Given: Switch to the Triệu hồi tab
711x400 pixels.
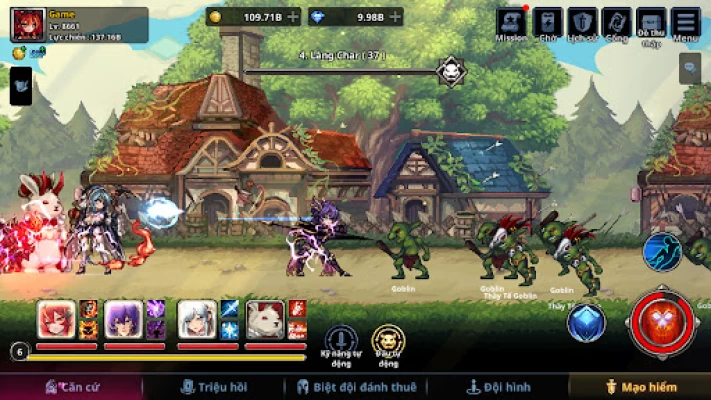Looking at the screenshot, I should coord(213,386).
